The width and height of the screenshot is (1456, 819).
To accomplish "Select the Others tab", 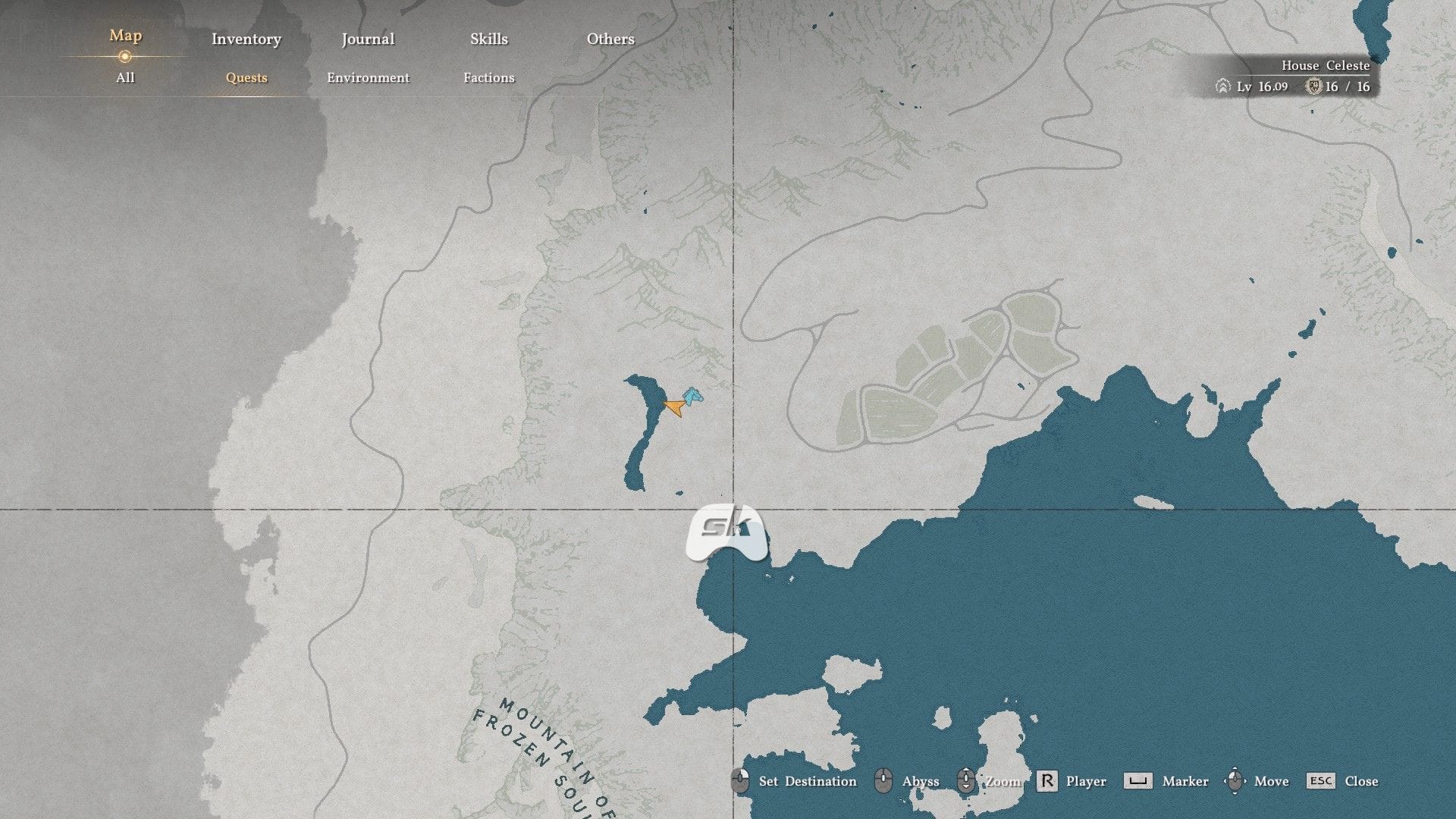I will [610, 39].
